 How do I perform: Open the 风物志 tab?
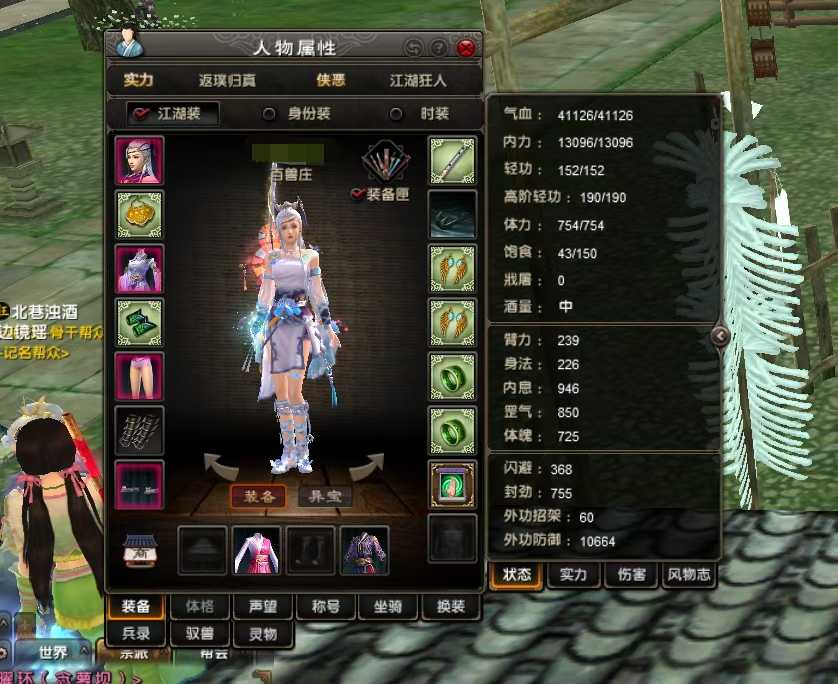688,575
